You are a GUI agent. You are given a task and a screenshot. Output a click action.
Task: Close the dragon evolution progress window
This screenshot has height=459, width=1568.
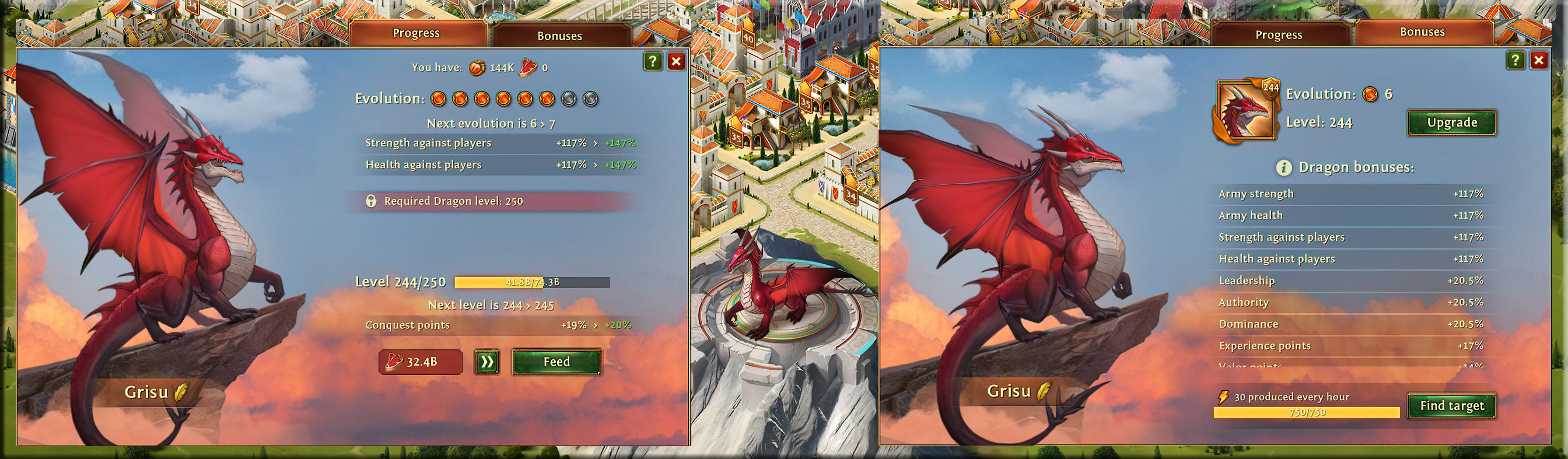676,61
